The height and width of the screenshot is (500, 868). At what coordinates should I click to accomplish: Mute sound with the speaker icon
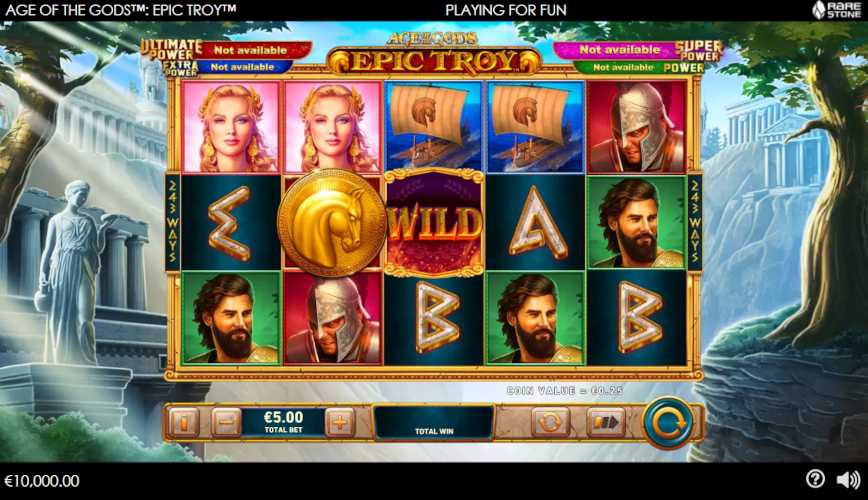coord(847,480)
